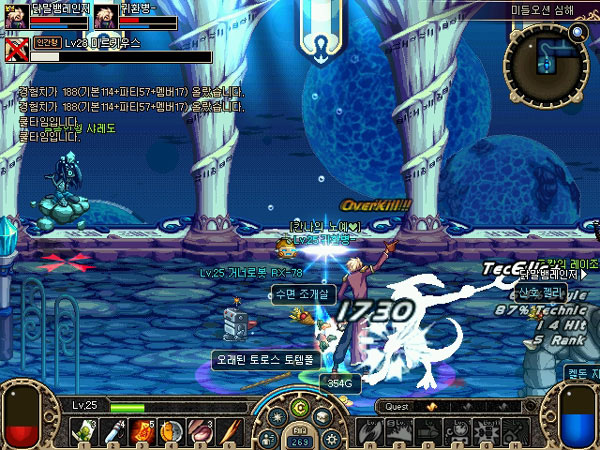This screenshot has width=600, height=450.
Task: Select the first party member portrait
Action: click(x=18, y=15)
